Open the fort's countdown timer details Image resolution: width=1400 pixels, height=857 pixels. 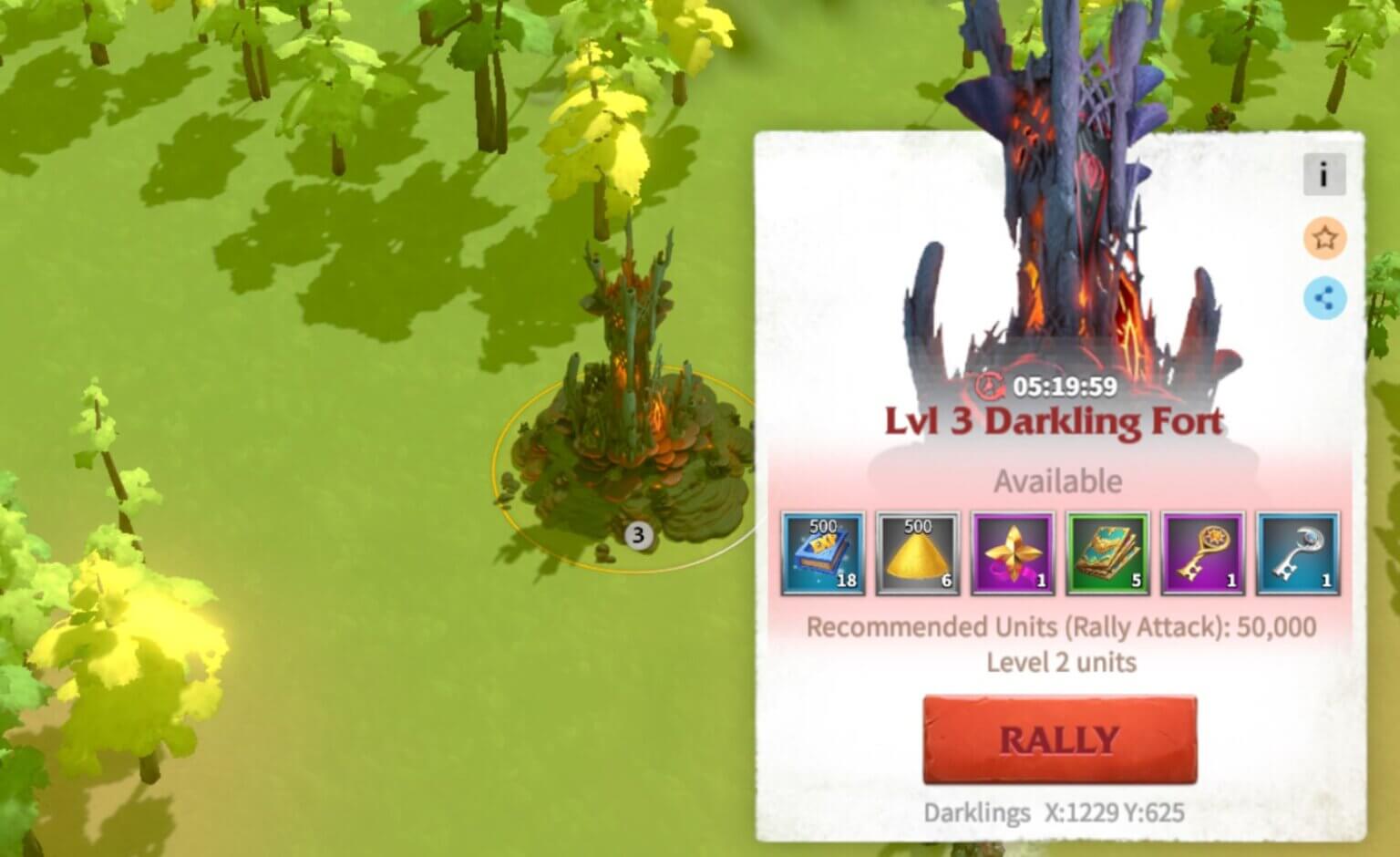[1057, 387]
